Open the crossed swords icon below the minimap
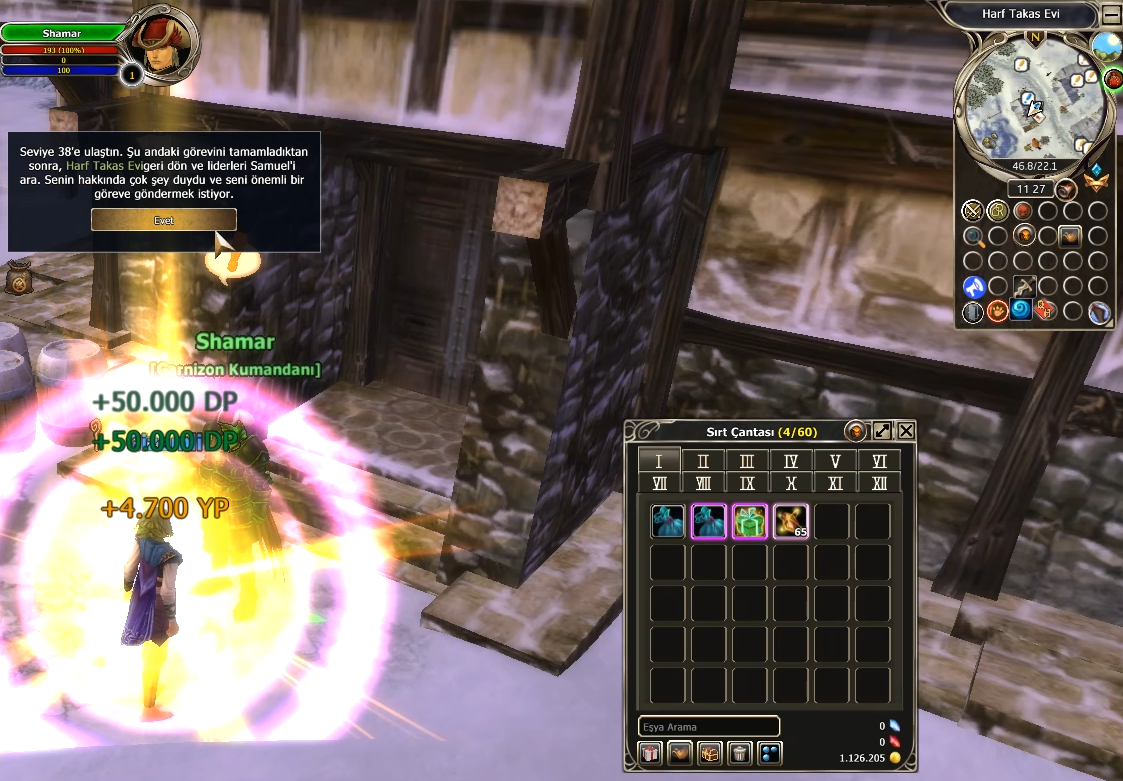The width and height of the screenshot is (1123, 781). click(x=972, y=211)
